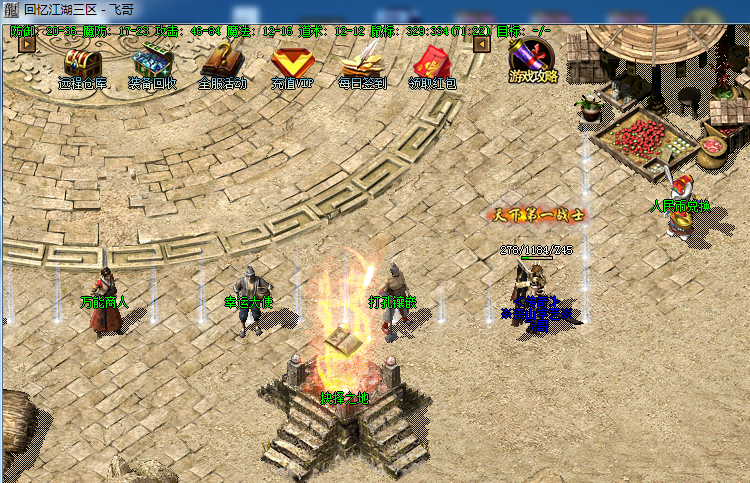Click the game window title bar icon
This screenshot has height=483, width=750.
[x=11, y=9]
